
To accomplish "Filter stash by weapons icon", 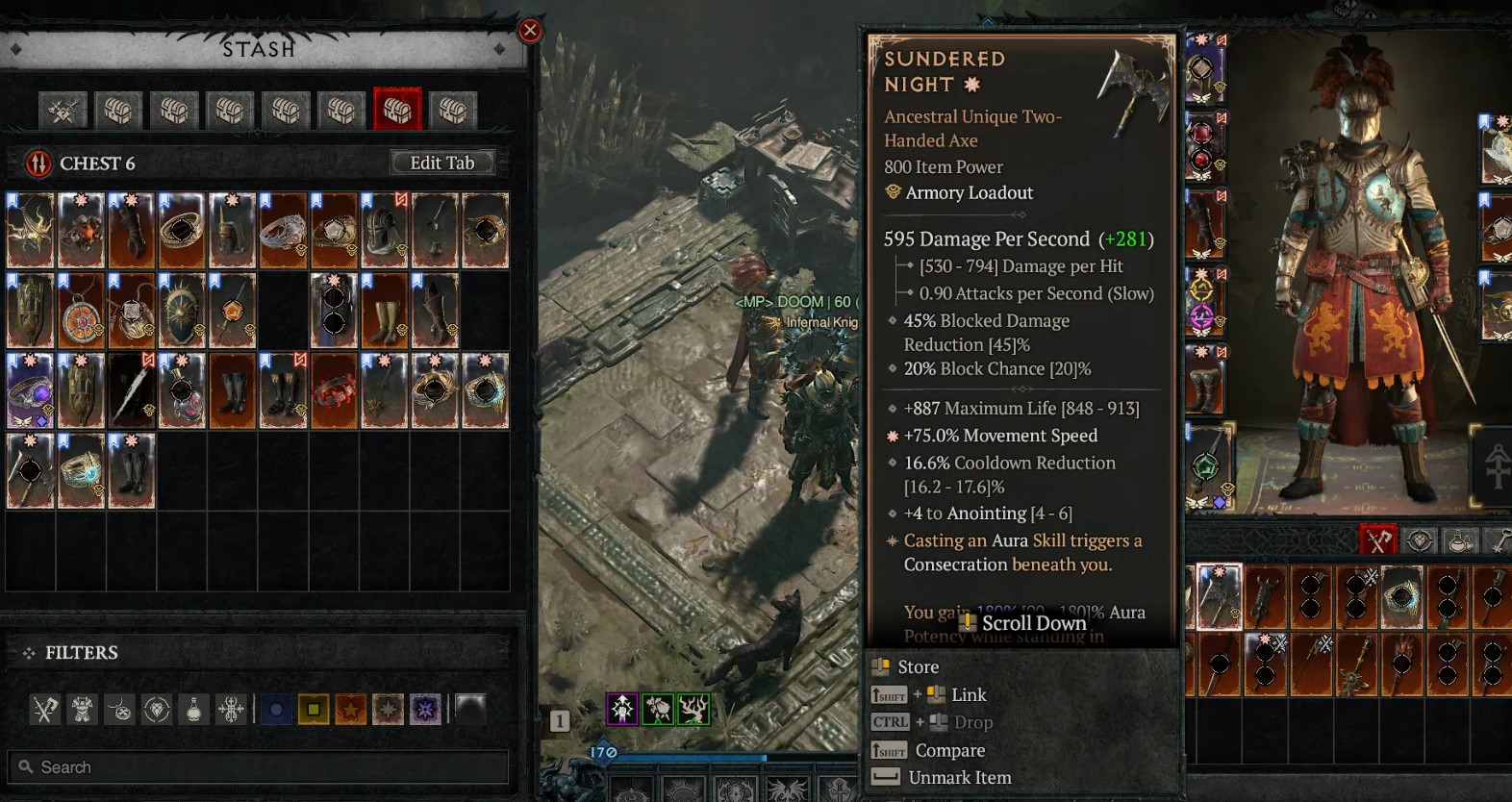I will click(x=45, y=710).
